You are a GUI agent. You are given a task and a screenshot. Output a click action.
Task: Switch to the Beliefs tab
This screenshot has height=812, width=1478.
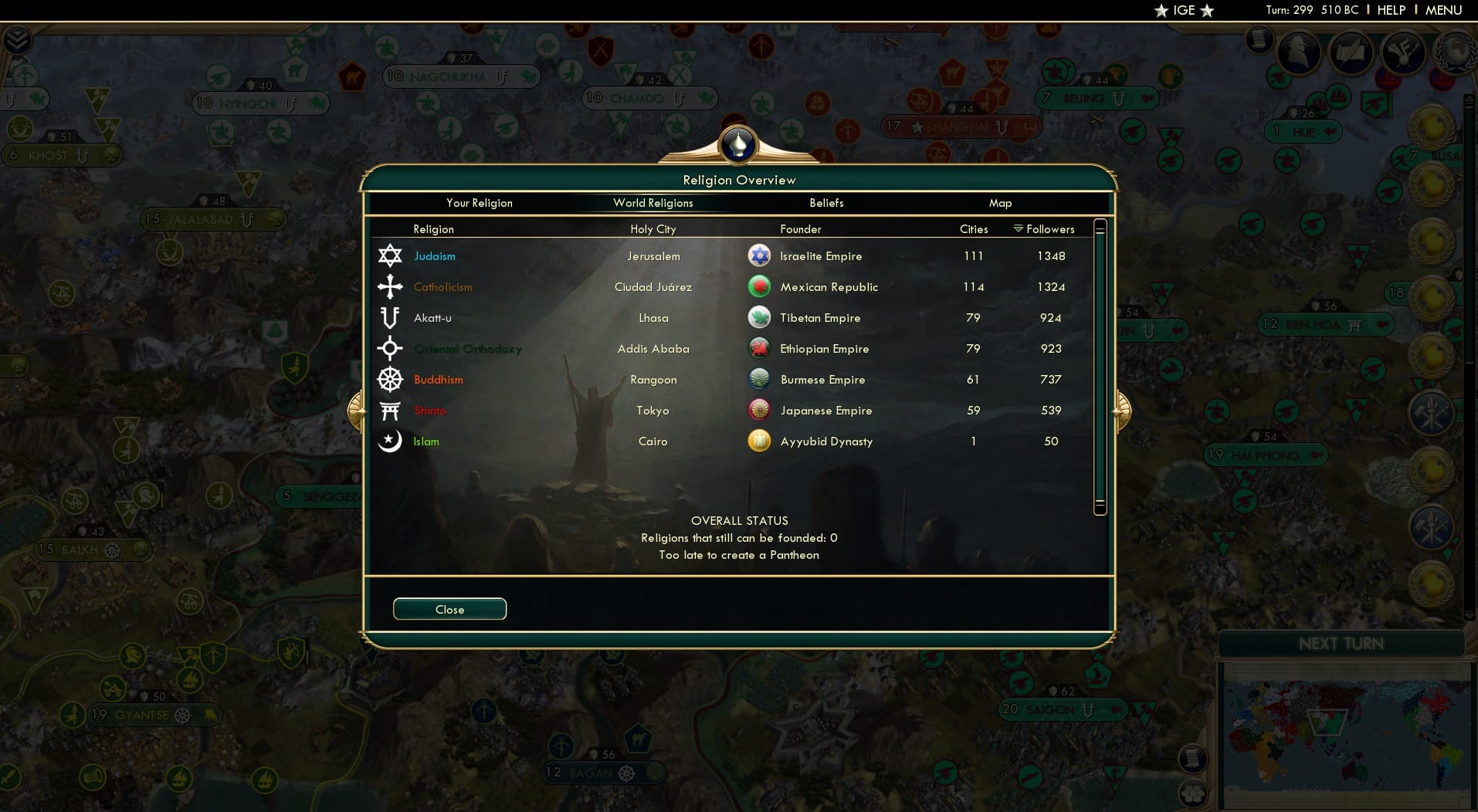tap(825, 203)
